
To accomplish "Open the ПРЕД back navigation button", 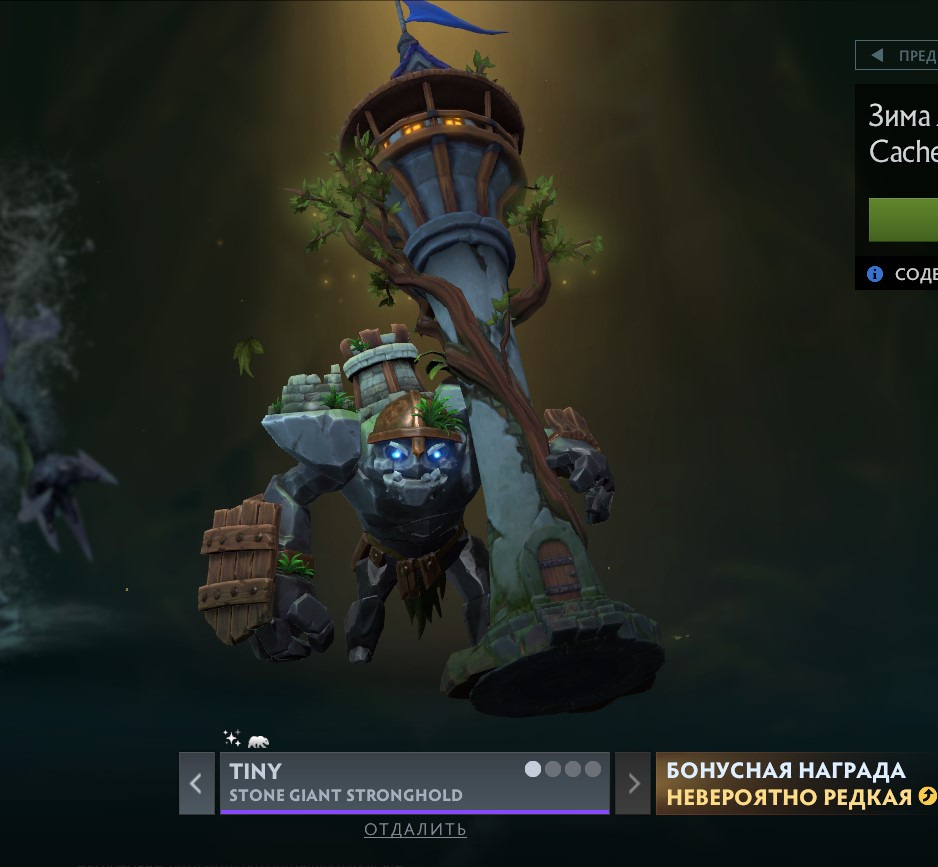I will (x=897, y=55).
